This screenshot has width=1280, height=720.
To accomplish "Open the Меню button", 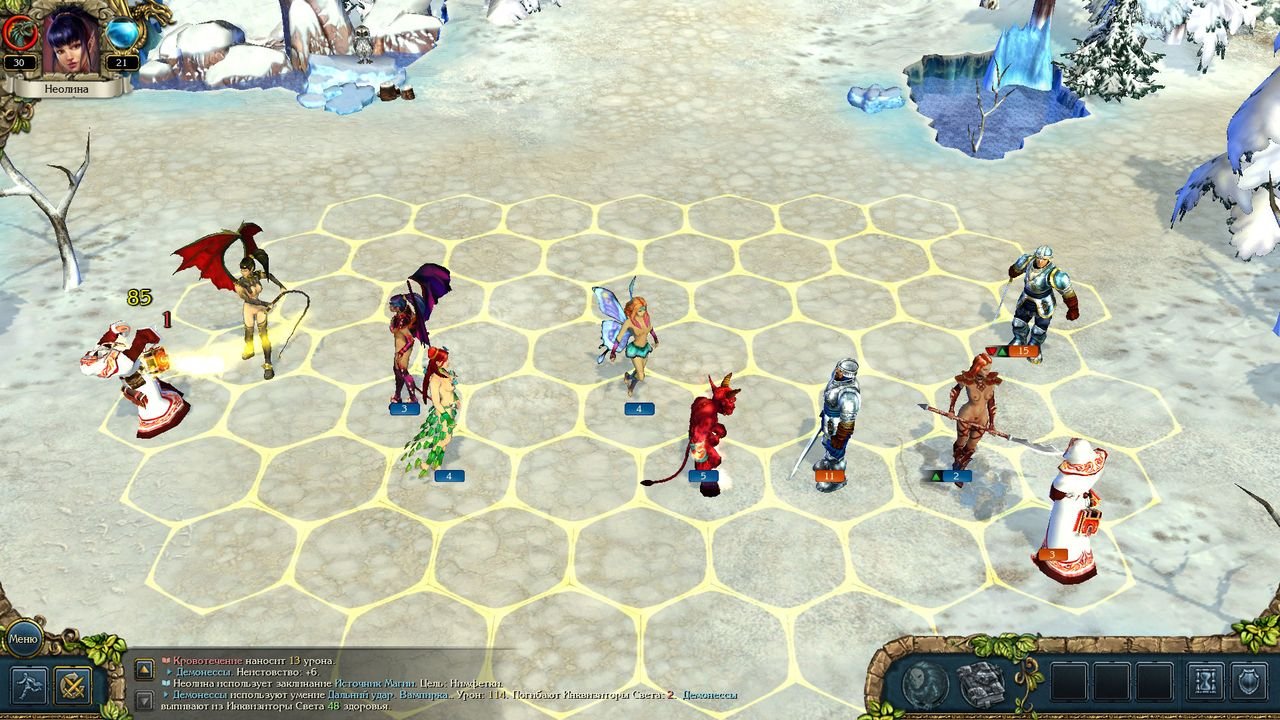I will coord(22,638).
